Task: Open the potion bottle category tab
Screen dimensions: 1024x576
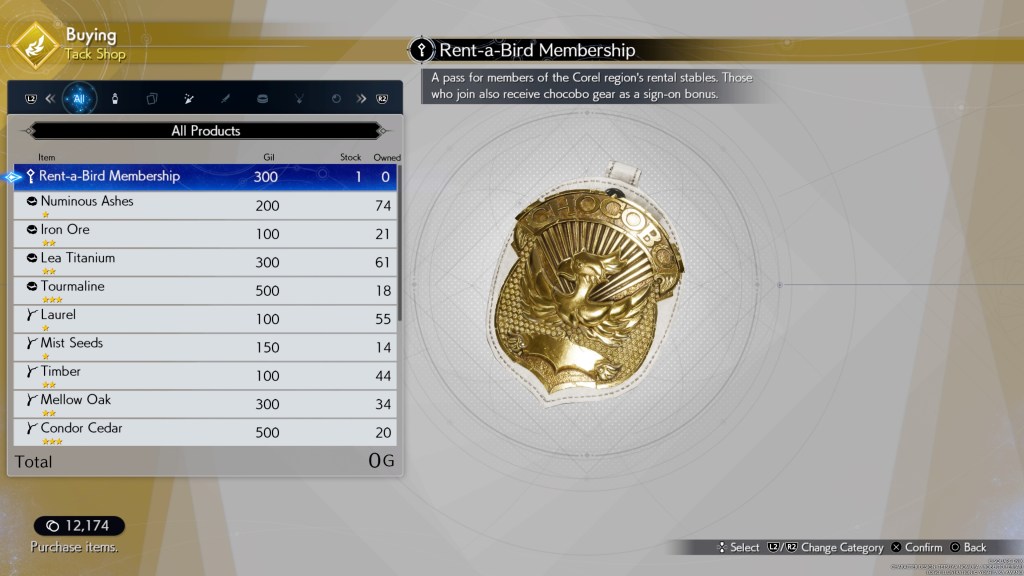Action: [115, 99]
